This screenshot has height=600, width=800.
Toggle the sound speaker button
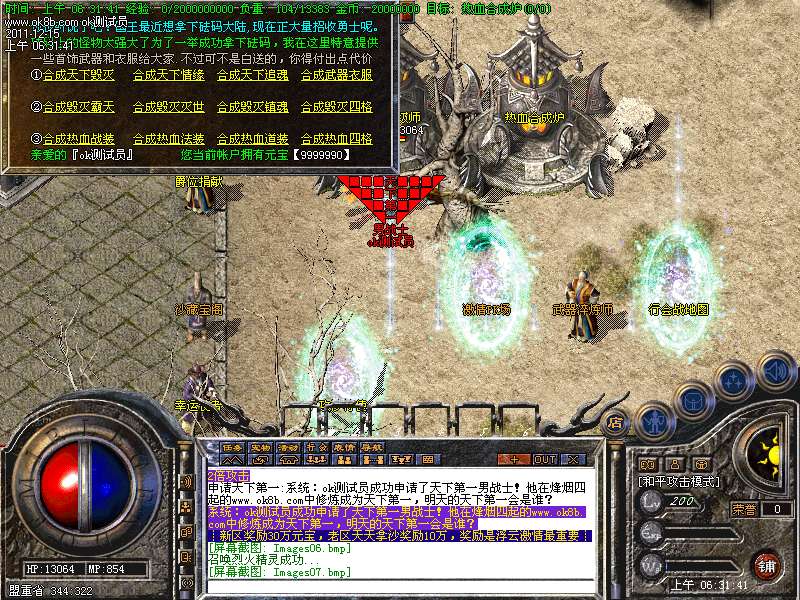[774, 369]
